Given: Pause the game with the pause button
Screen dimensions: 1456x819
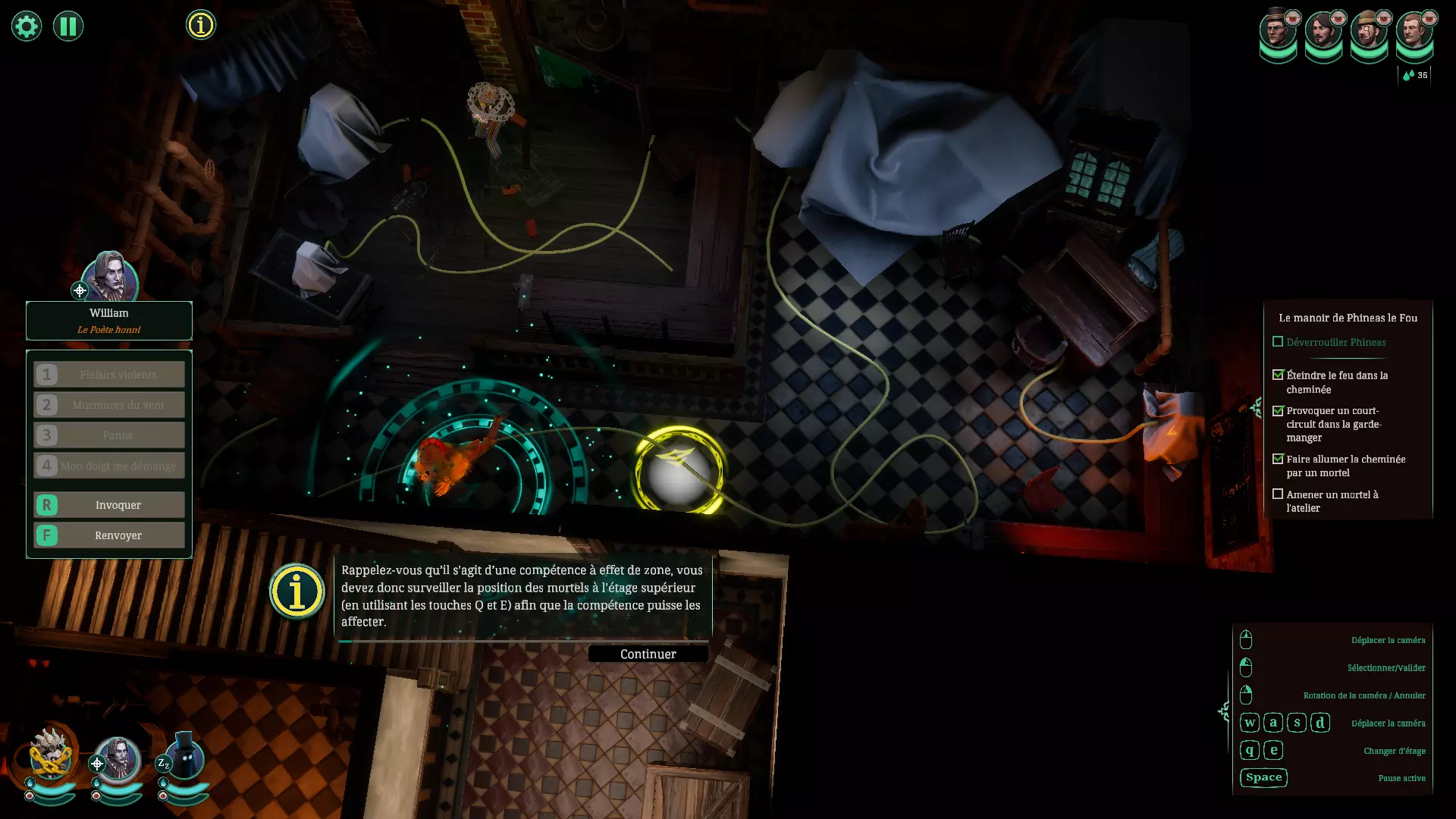Looking at the screenshot, I should coord(68,27).
